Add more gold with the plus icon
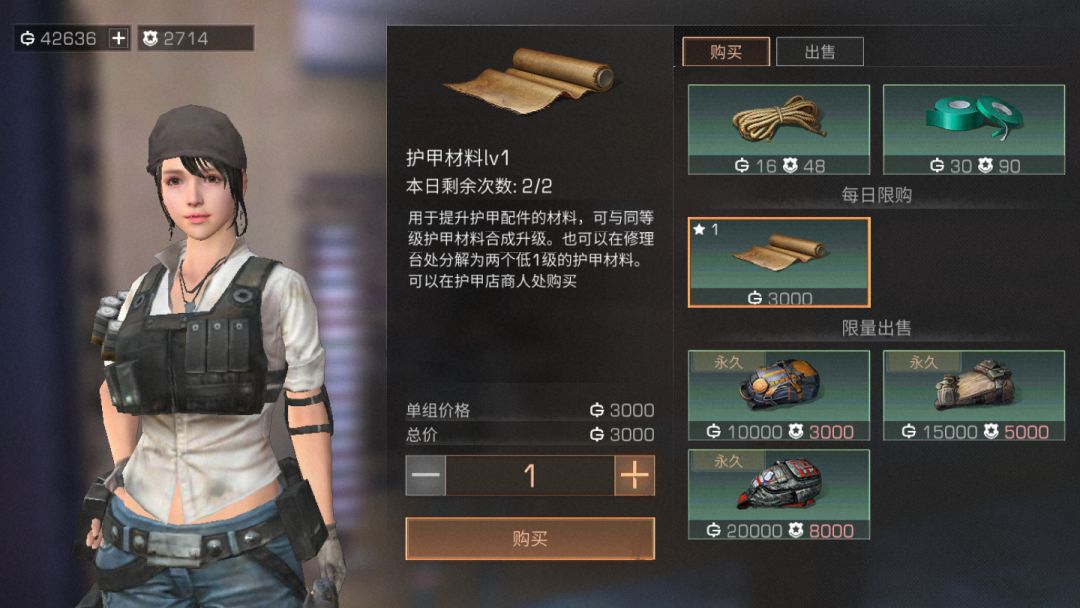The height and width of the screenshot is (608, 1080). click(119, 39)
